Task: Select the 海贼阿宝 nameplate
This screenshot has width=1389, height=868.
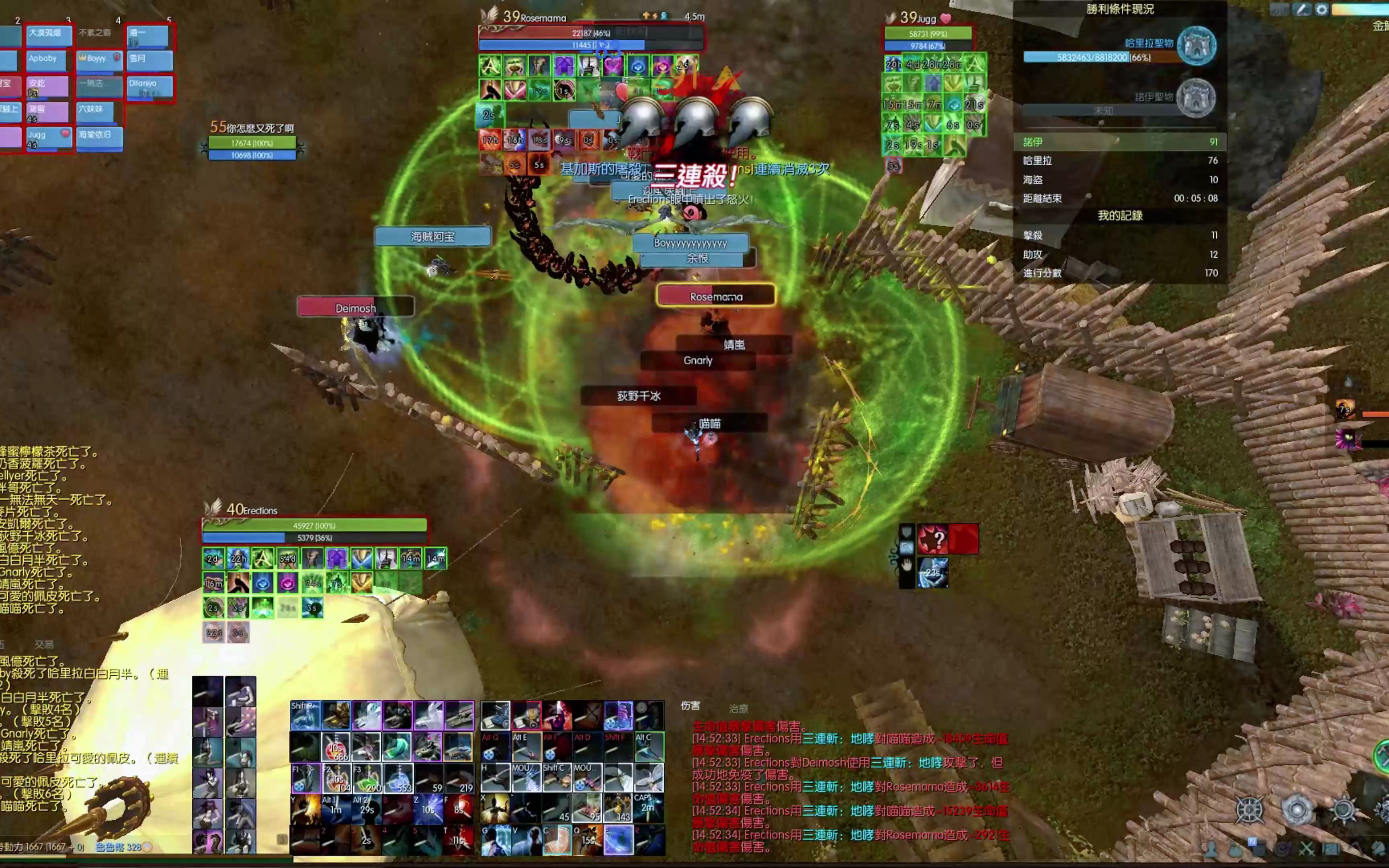Action: [x=433, y=237]
